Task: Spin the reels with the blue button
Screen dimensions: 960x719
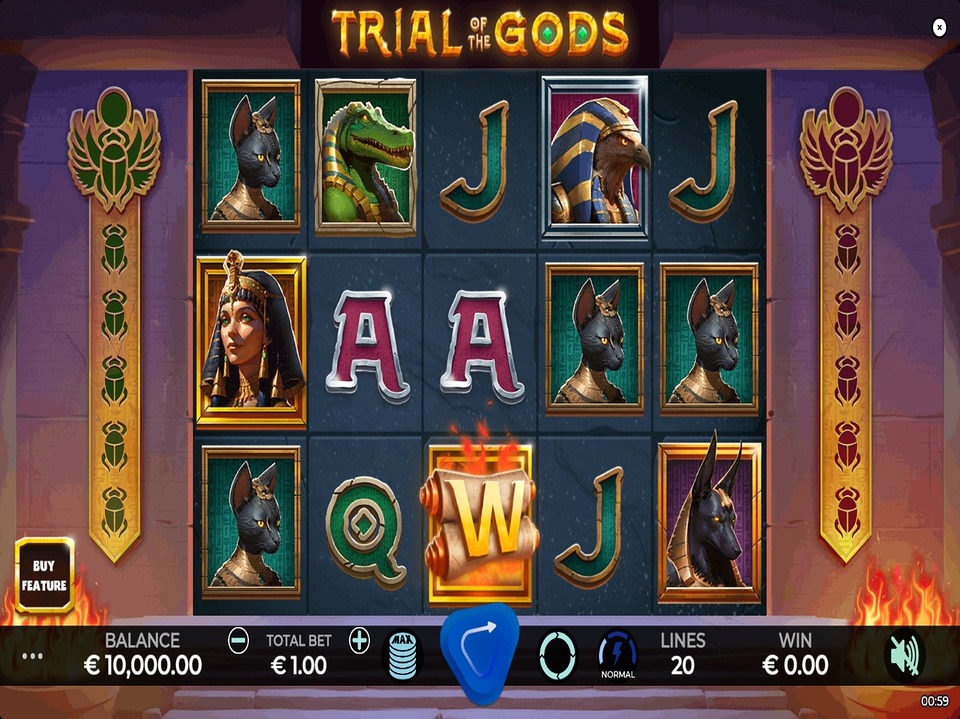Action: click(x=481, y=653)
